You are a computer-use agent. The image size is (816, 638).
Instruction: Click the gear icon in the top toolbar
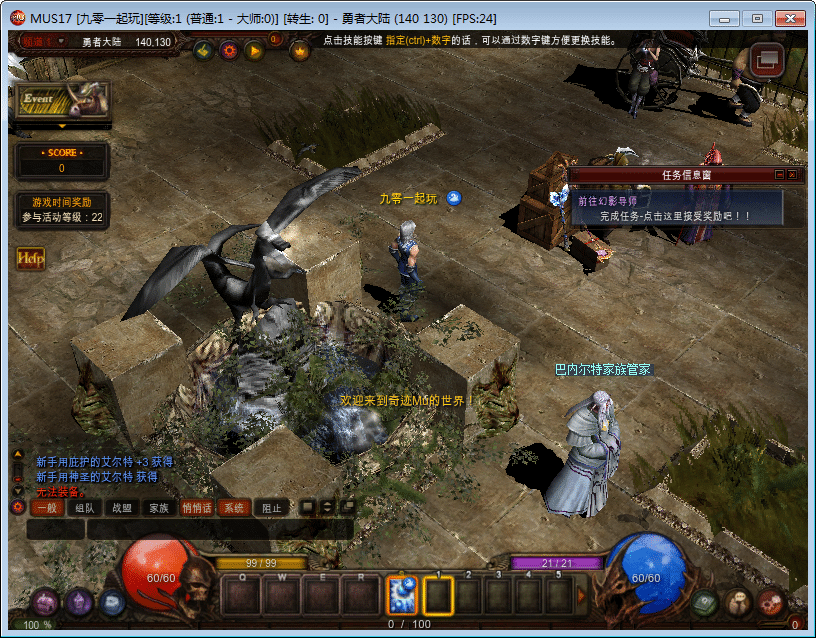pos(228,50)
